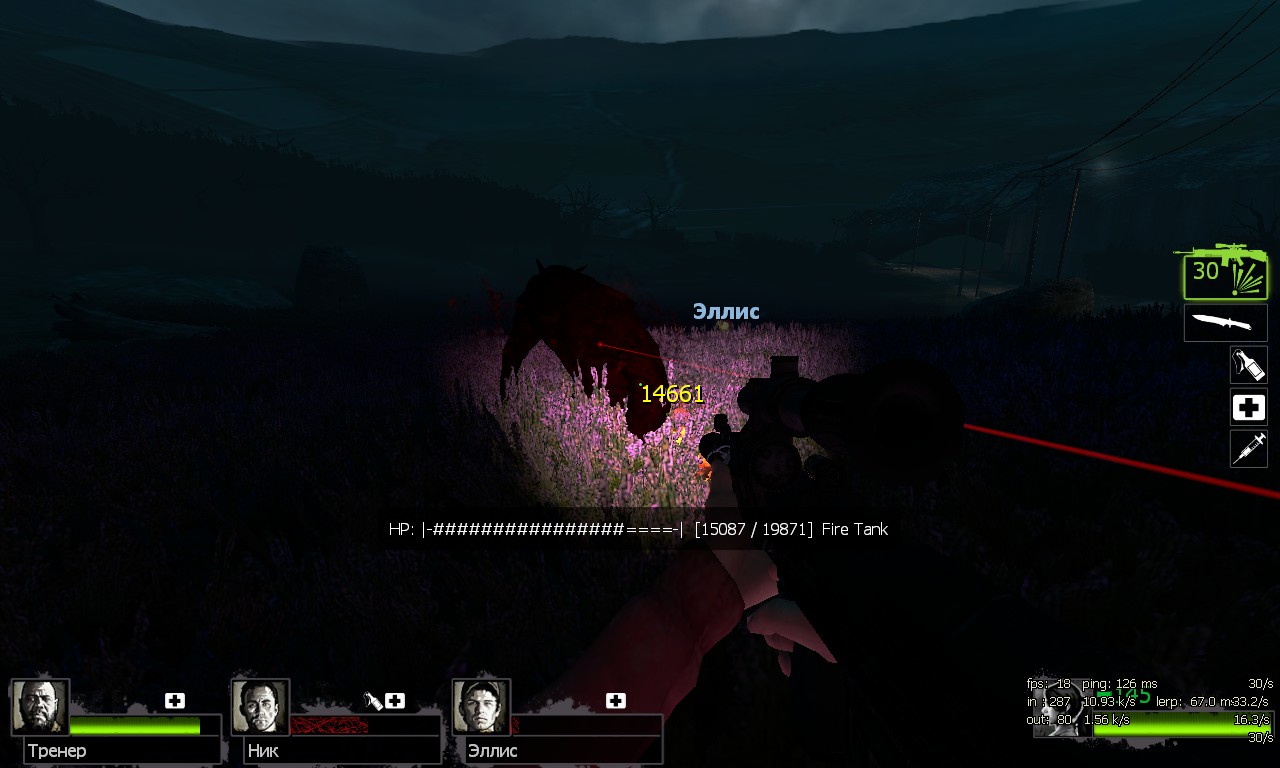Switch to the knife melee slot

[1225, 323]
